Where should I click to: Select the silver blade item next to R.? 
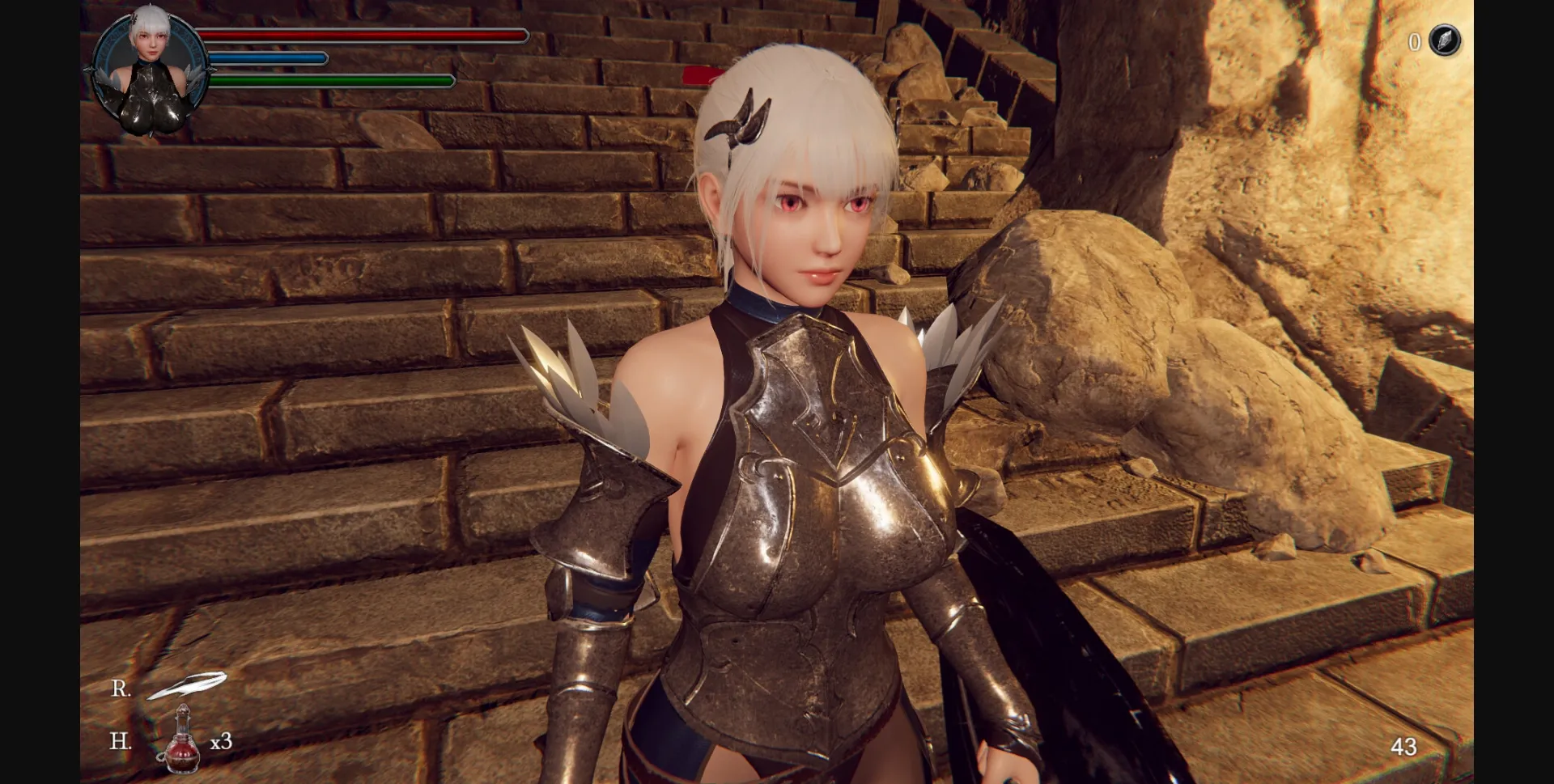(x=188, y=684)
